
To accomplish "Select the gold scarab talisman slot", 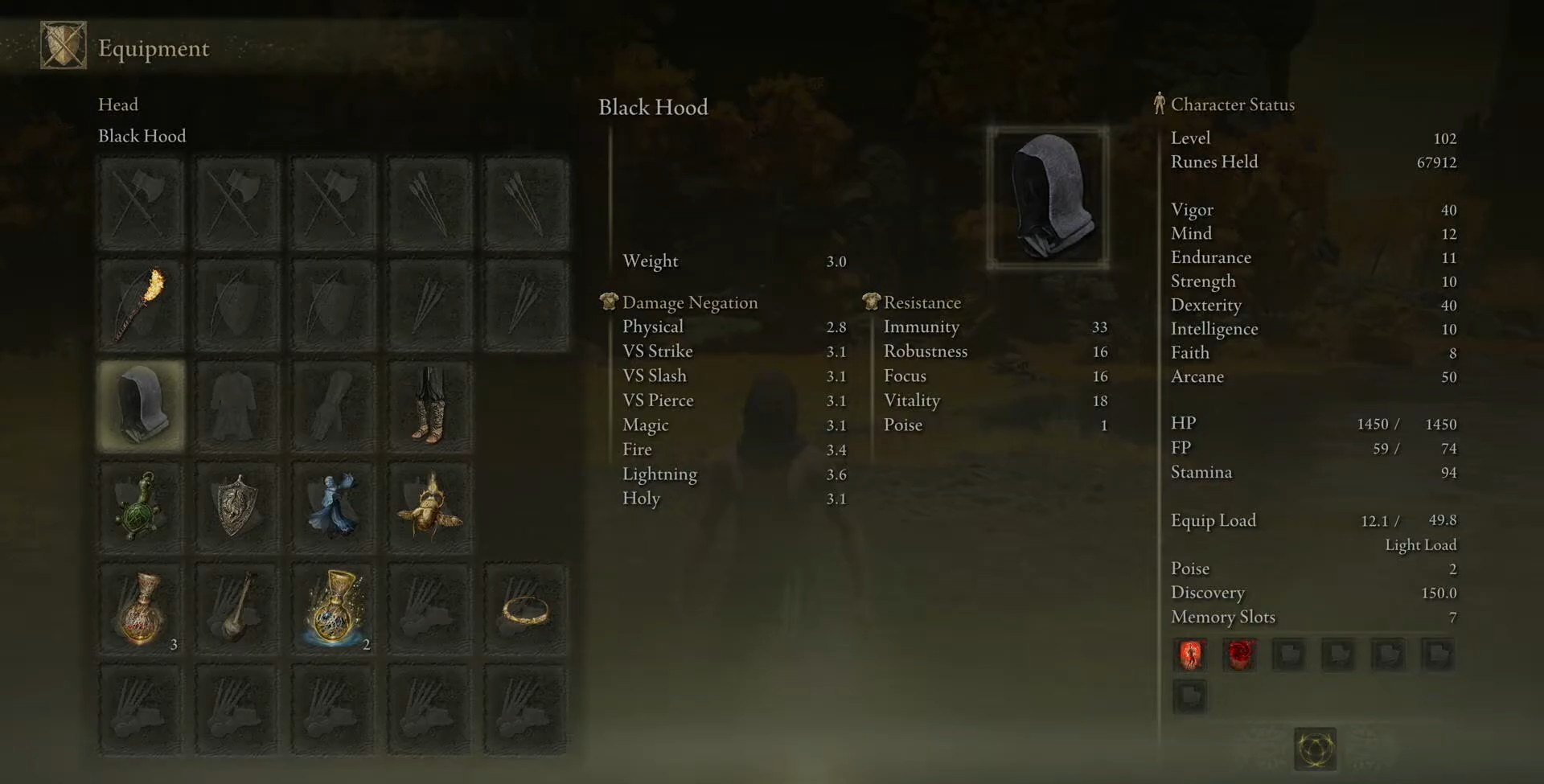I will 430,507.
